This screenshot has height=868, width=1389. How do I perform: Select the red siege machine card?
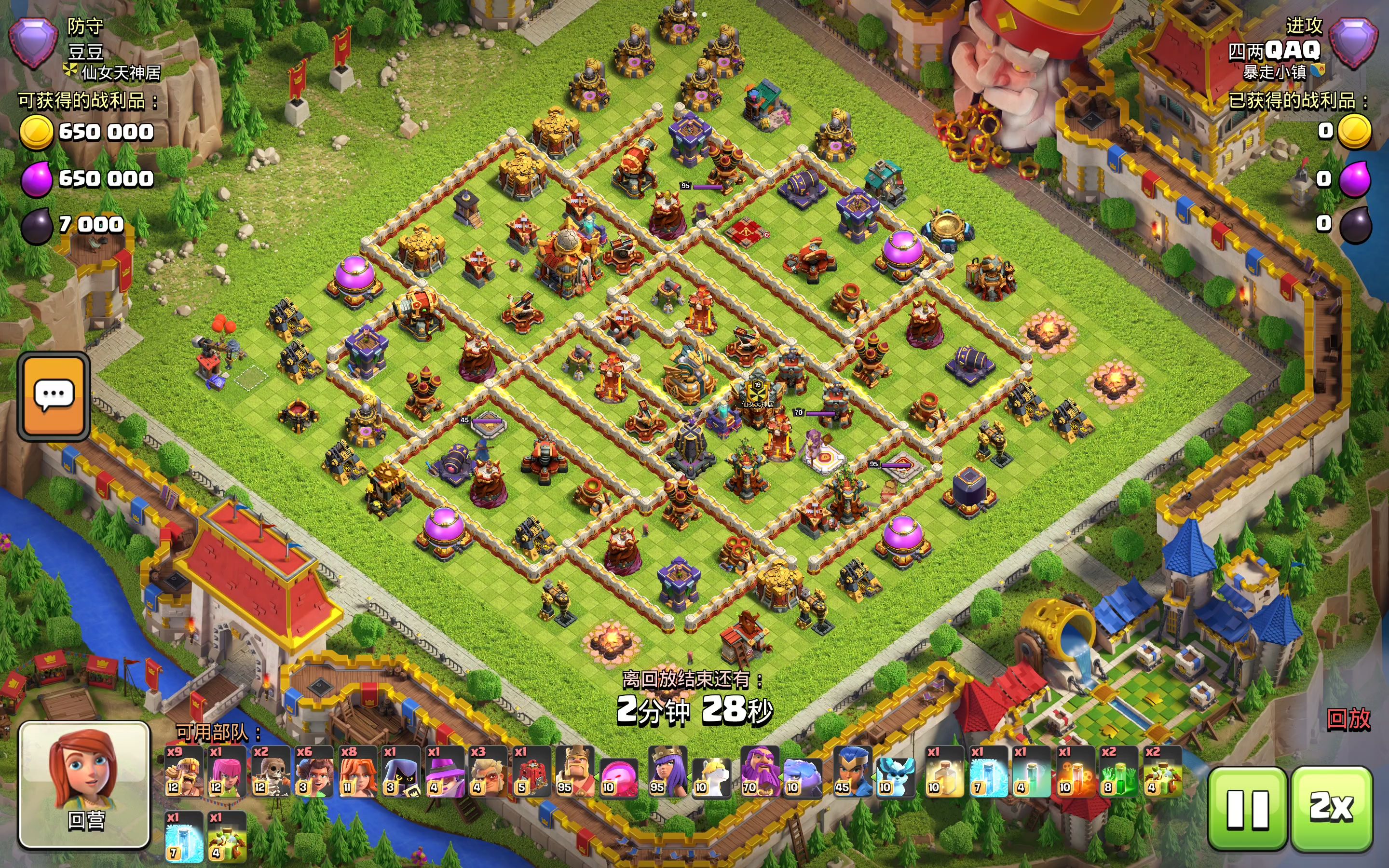(532, 772)
